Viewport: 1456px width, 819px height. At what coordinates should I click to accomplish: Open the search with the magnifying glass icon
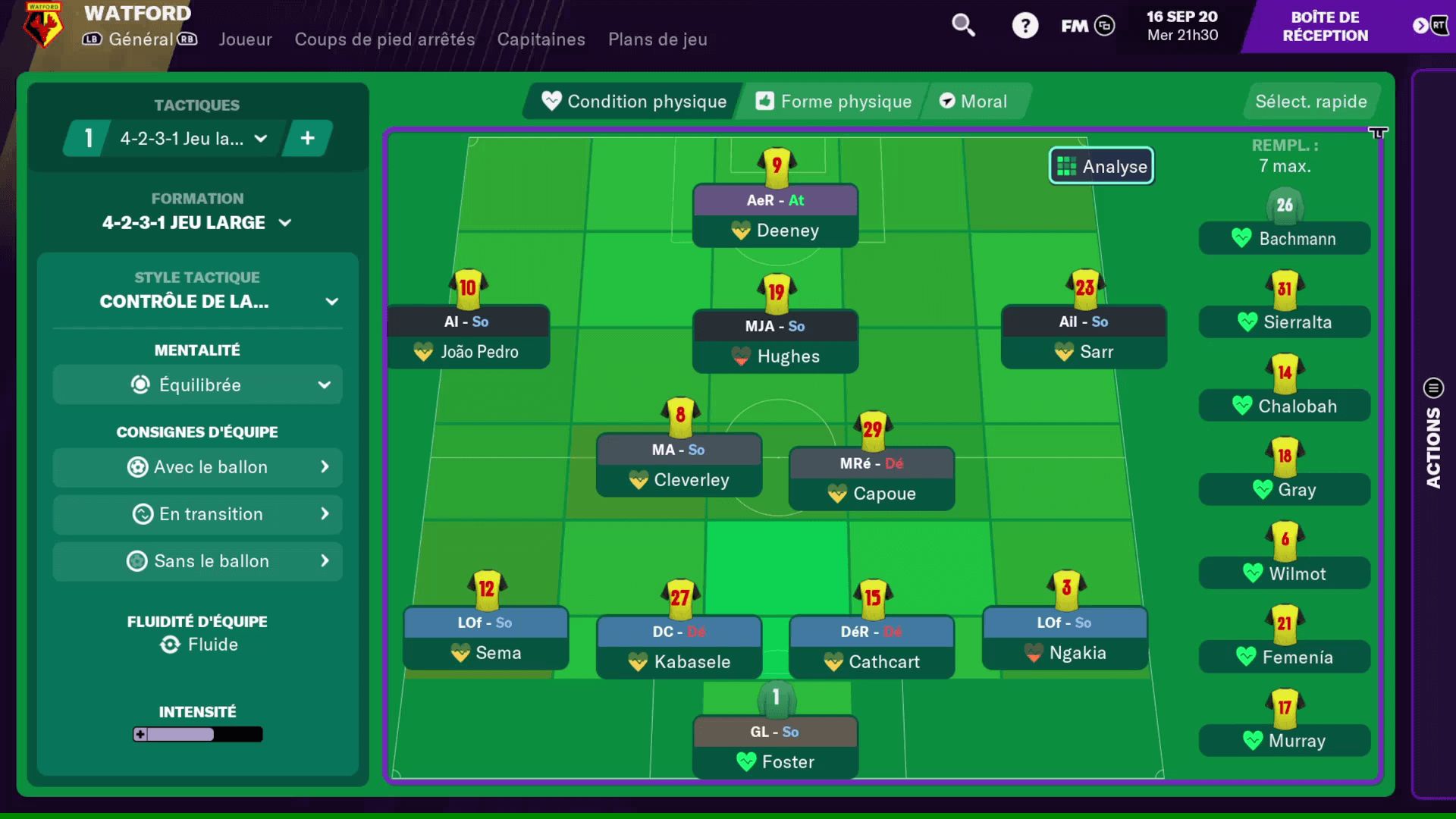point(962,25)
